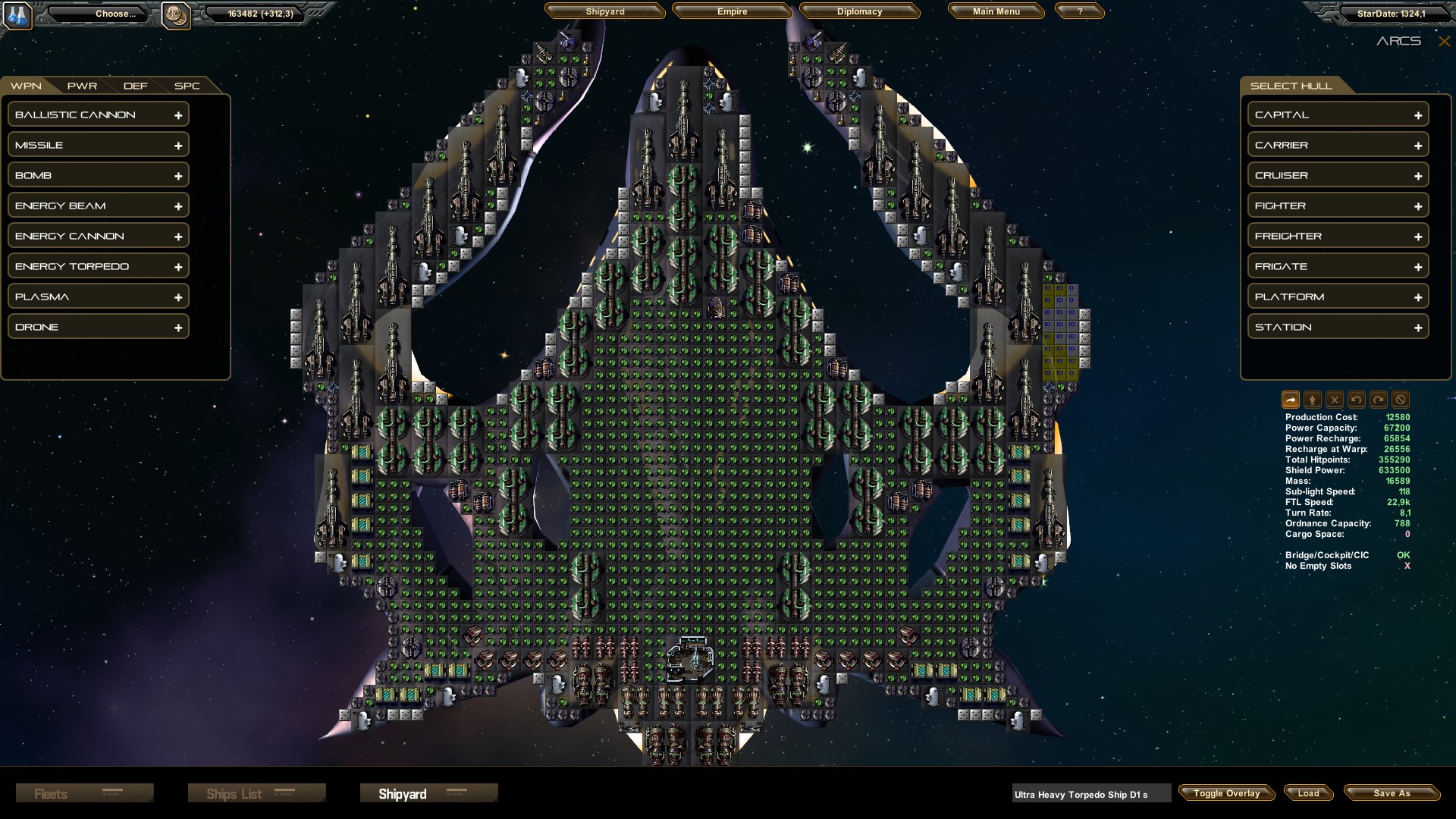Open the Shipyard top menu button

tap(604, 11)
